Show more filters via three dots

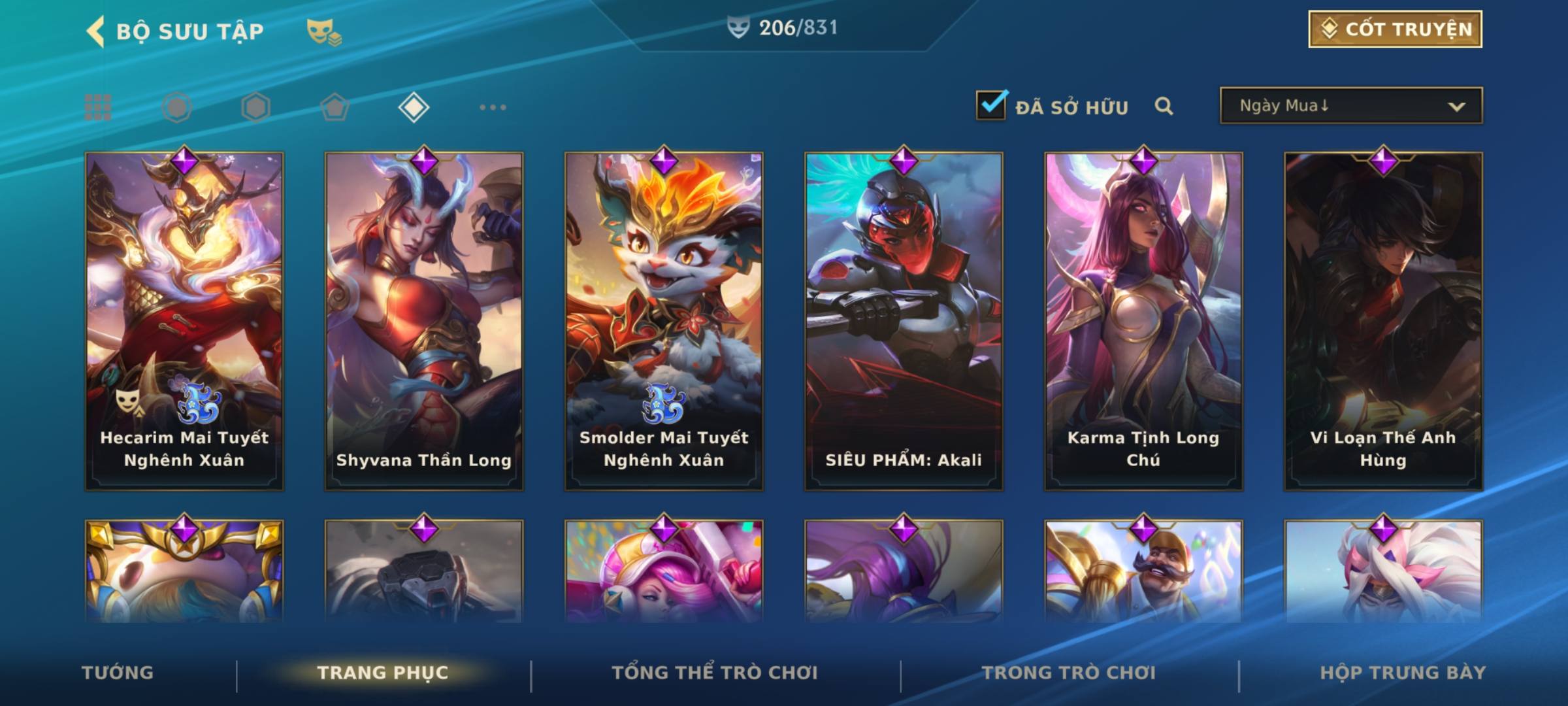point(493,107)
